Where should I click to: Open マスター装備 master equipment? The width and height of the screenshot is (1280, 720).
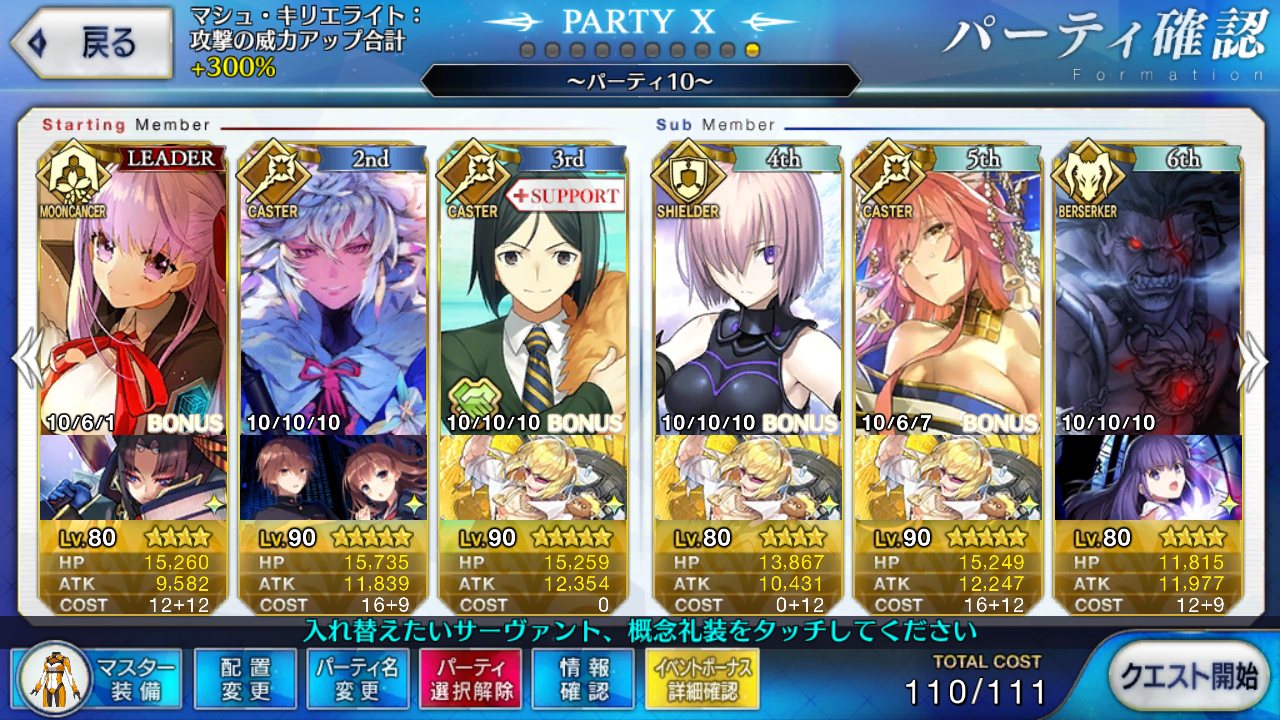99,677
